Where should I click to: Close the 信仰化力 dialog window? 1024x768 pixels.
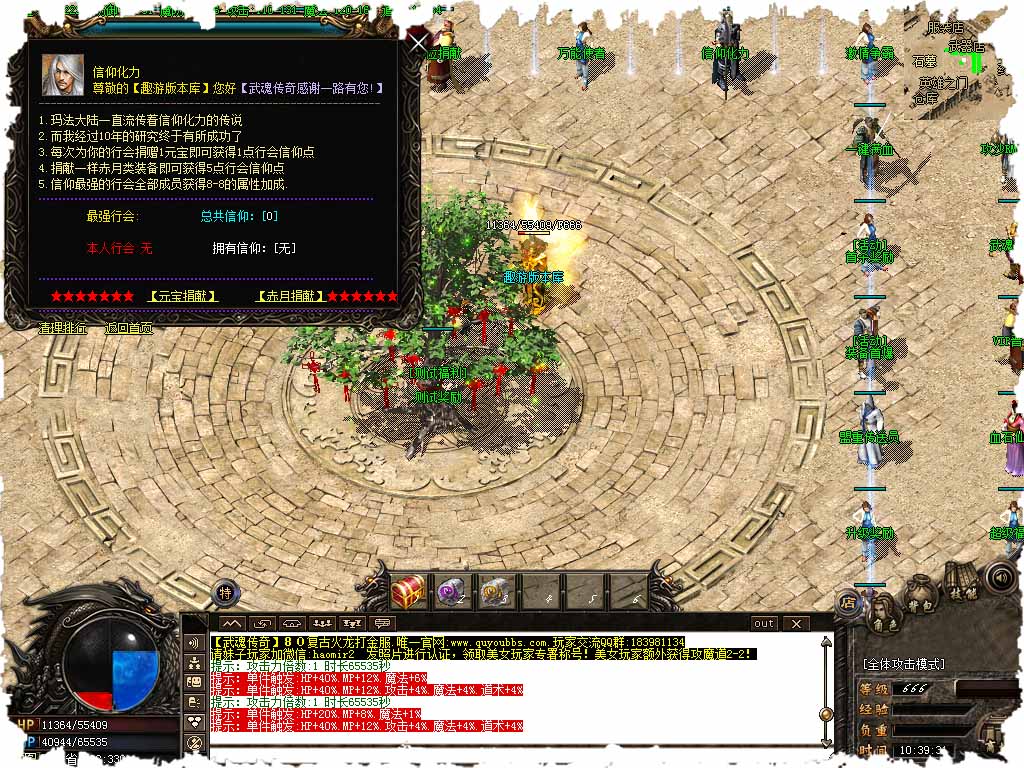click(x=418, y=42)
